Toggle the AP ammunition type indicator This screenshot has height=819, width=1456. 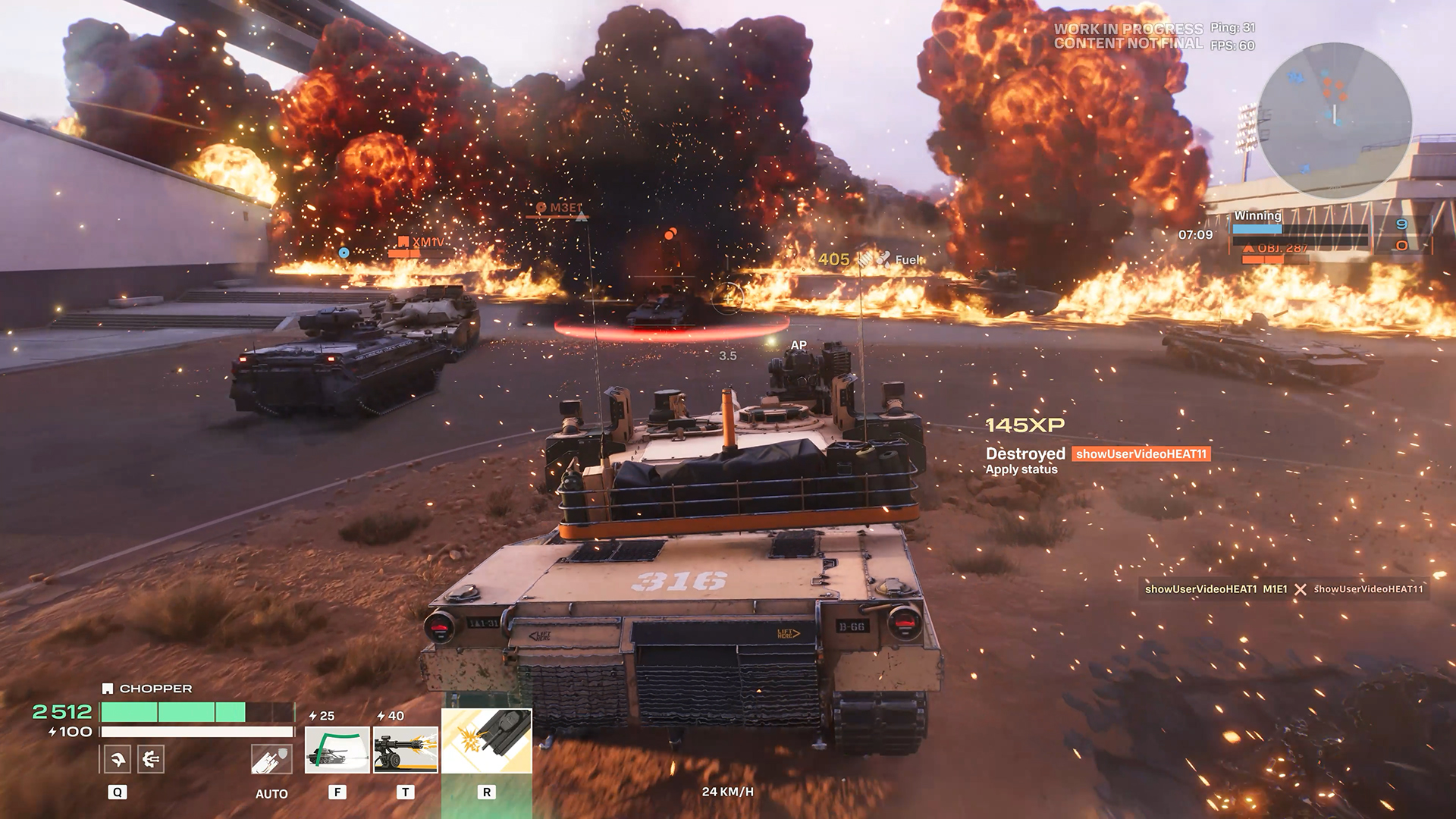[x=798, y=344]
